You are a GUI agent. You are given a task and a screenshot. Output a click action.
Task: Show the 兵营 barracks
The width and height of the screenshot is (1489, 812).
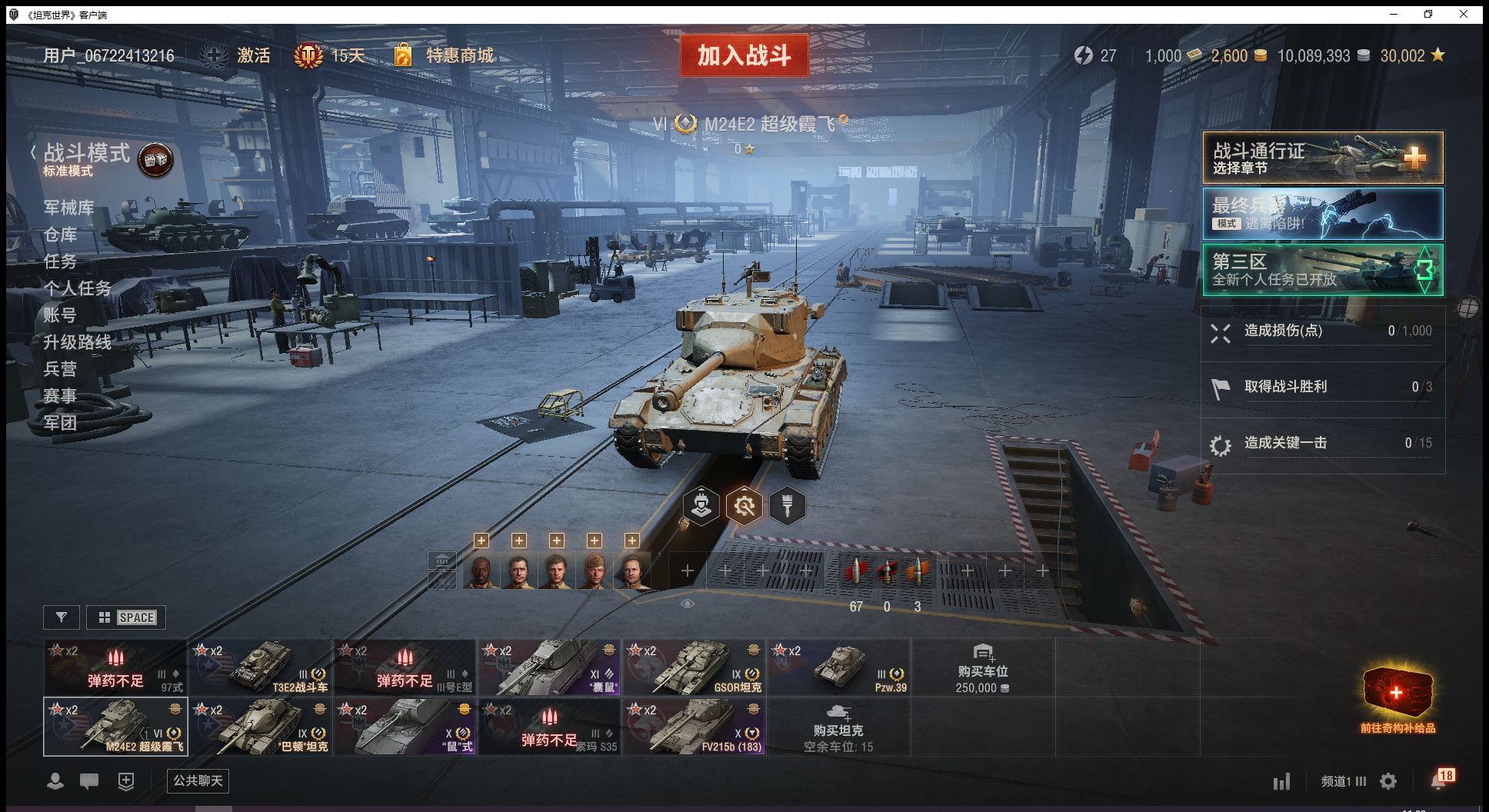[x=60, y=369]
